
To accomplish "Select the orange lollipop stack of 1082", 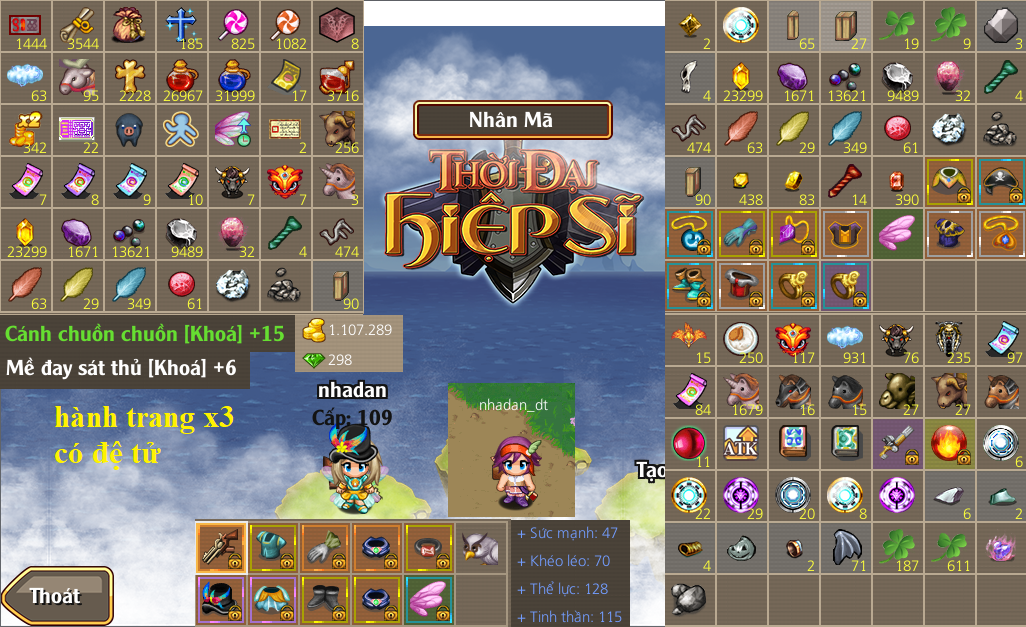I will pyautogui.click(x=286, y=26).
